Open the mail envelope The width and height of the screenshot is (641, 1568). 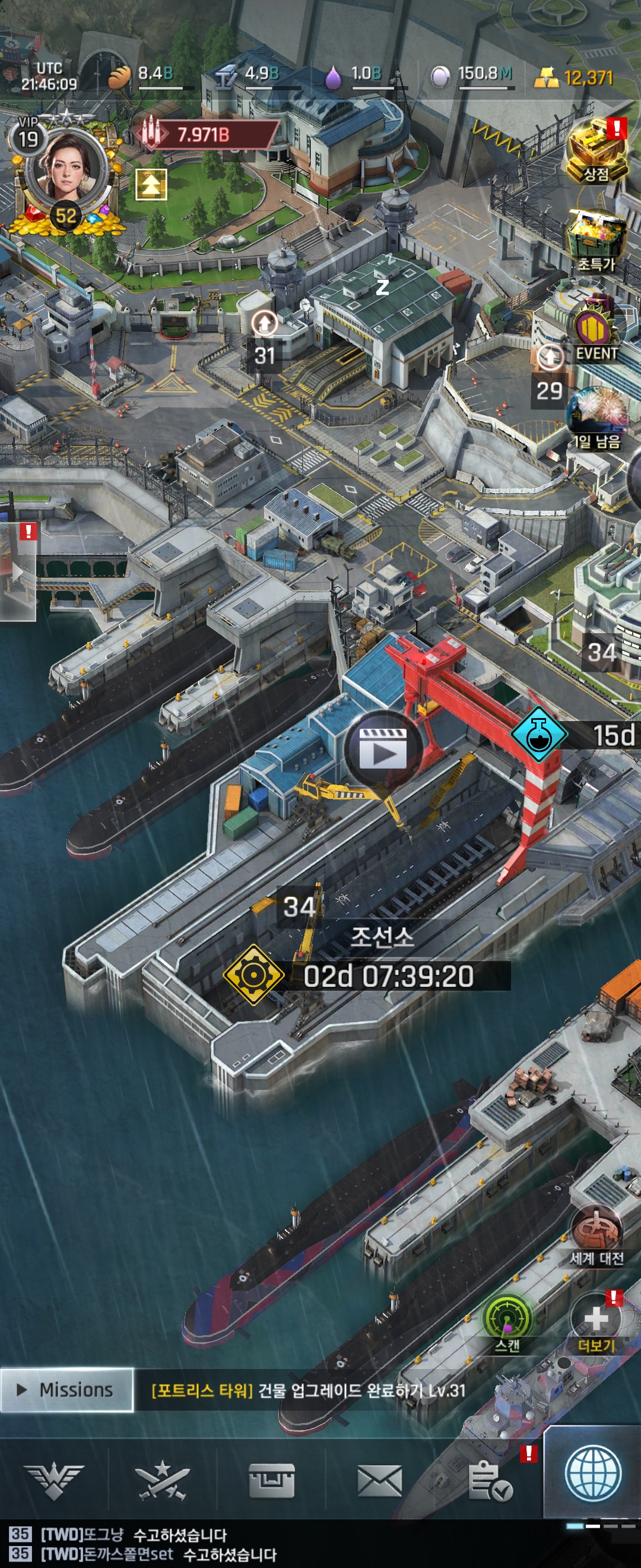[x=379, y=1480]
